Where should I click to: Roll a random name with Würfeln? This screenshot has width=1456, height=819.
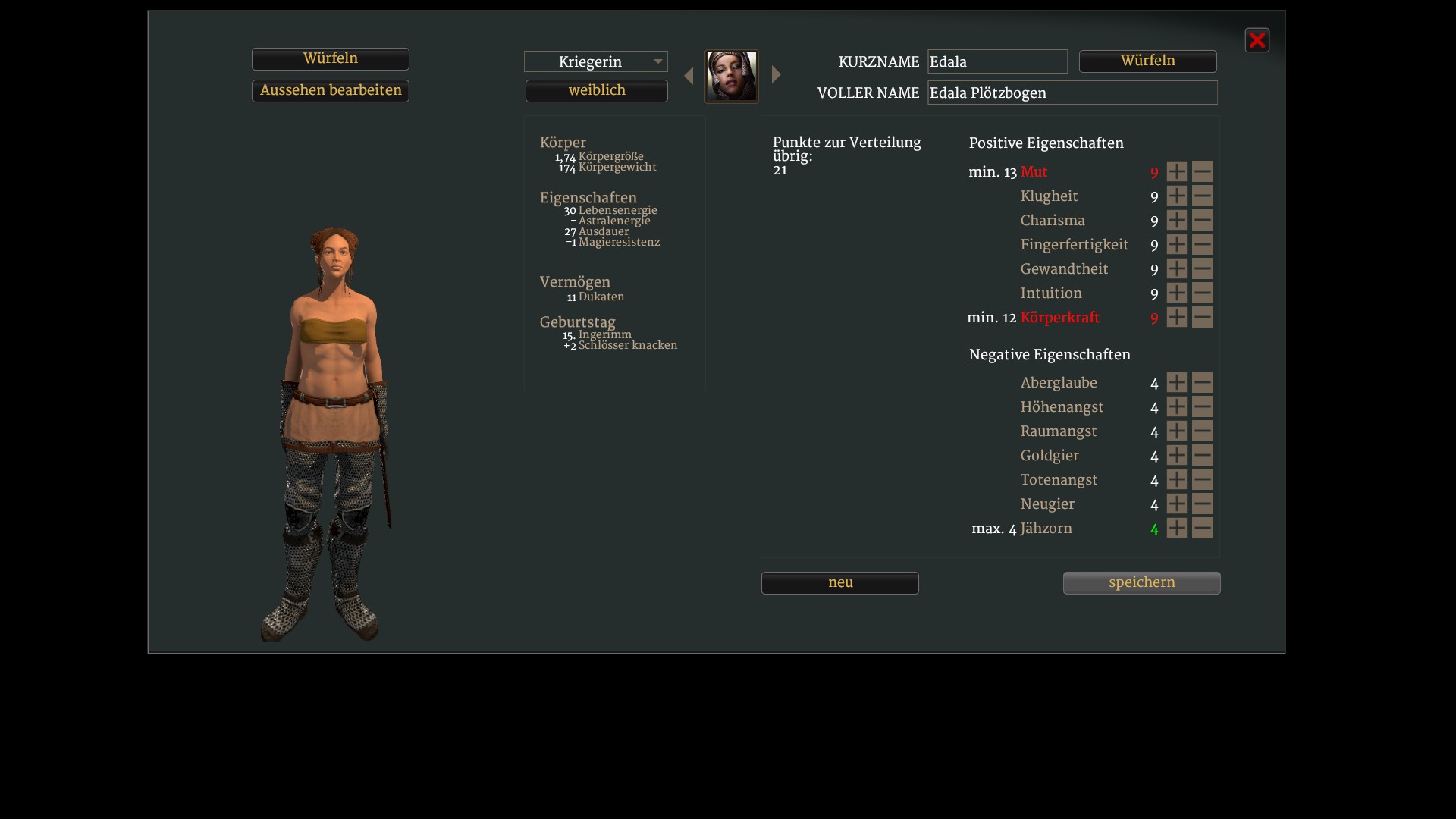(x=1147, y=61)
